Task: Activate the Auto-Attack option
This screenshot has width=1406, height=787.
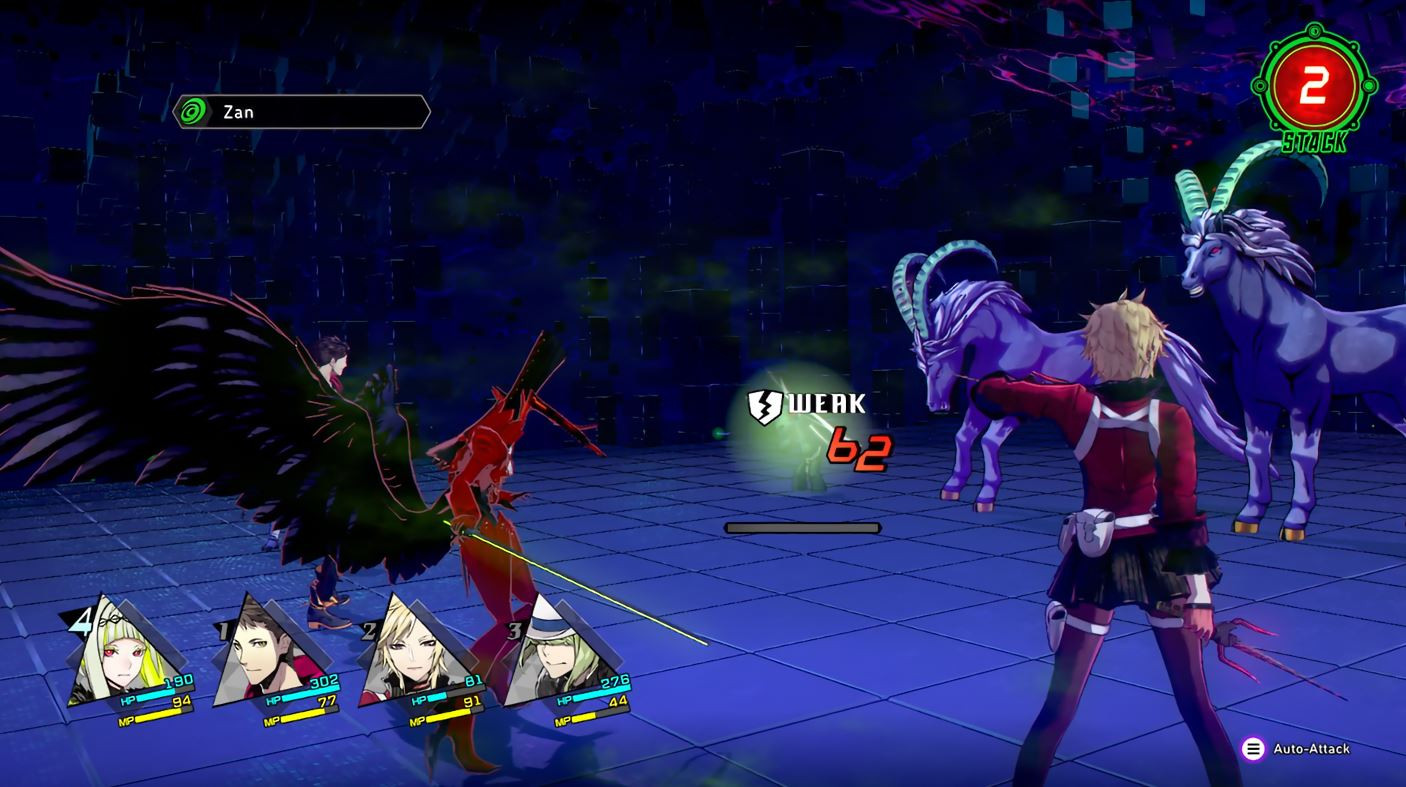Action: pos(1297,749)
